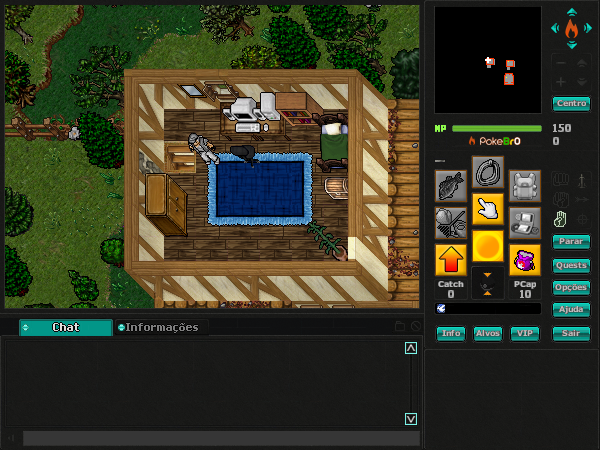Screen dimensions: 600x450
Task: Open the Opções settings
Action: click(x=571, y=287)
